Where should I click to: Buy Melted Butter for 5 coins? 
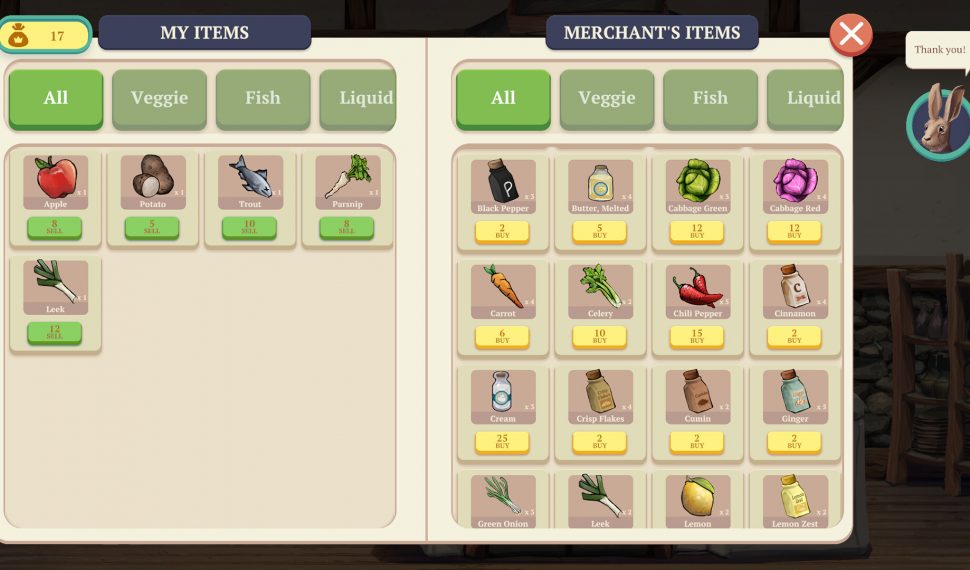click(599, 232)
